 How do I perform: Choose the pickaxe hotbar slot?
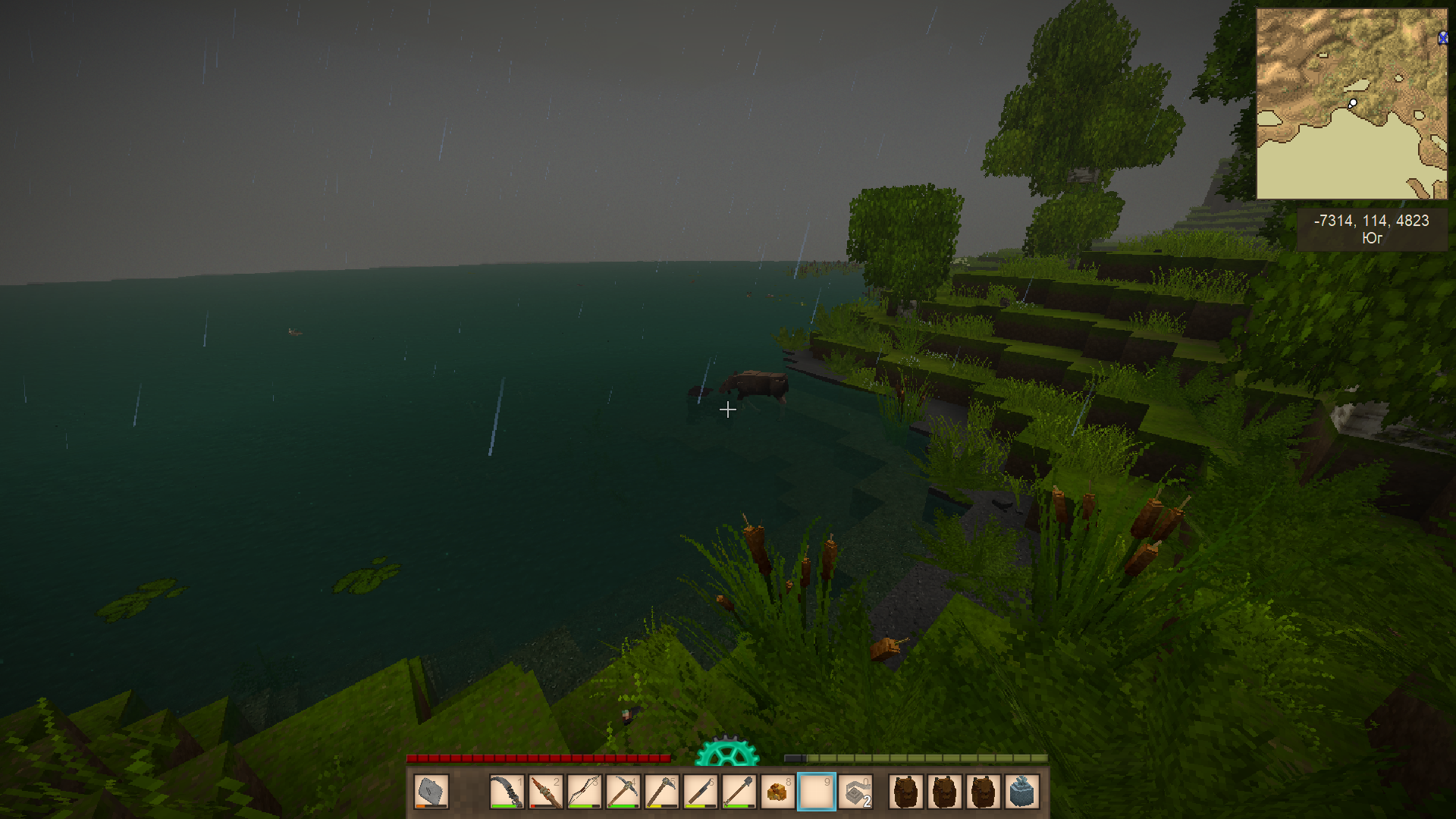click(623, 792)
